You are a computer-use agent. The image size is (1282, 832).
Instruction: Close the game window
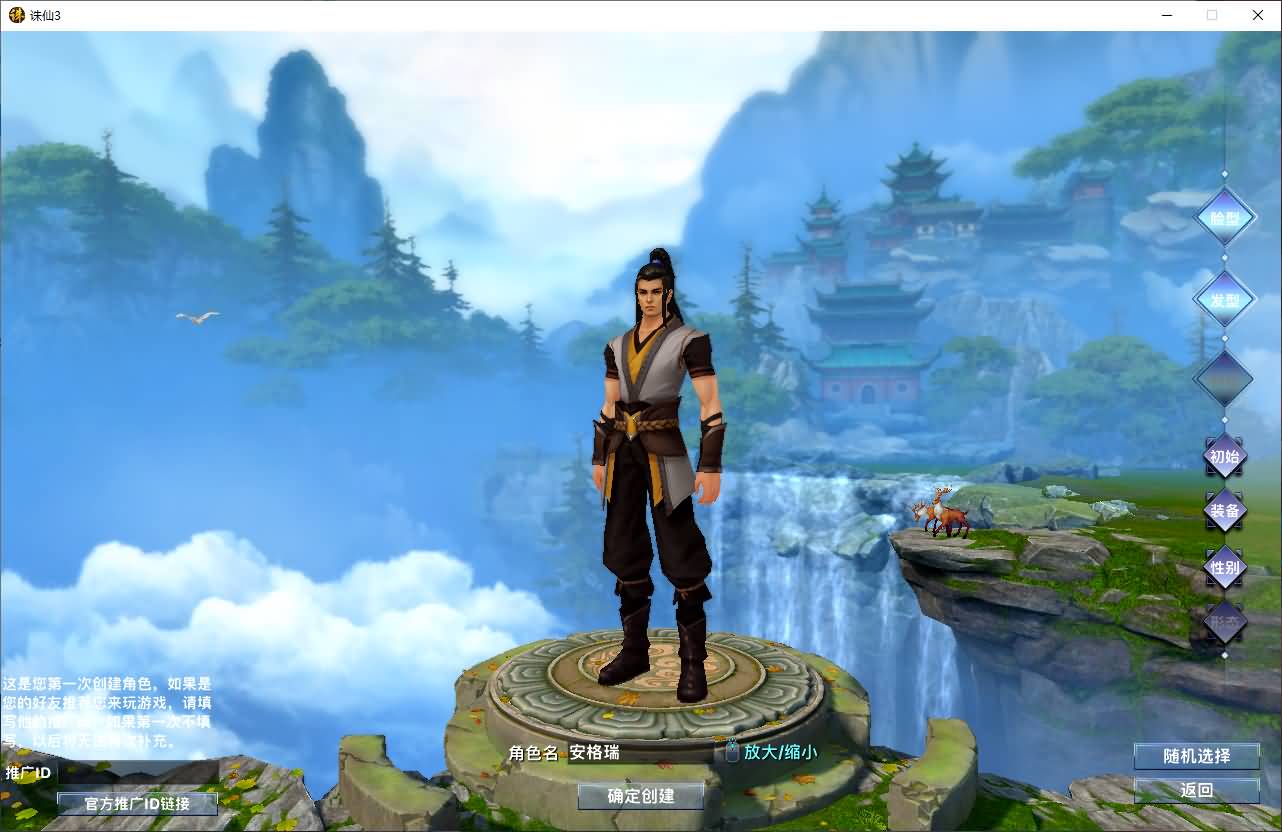pyautogui.click(x=1258, y=15)
